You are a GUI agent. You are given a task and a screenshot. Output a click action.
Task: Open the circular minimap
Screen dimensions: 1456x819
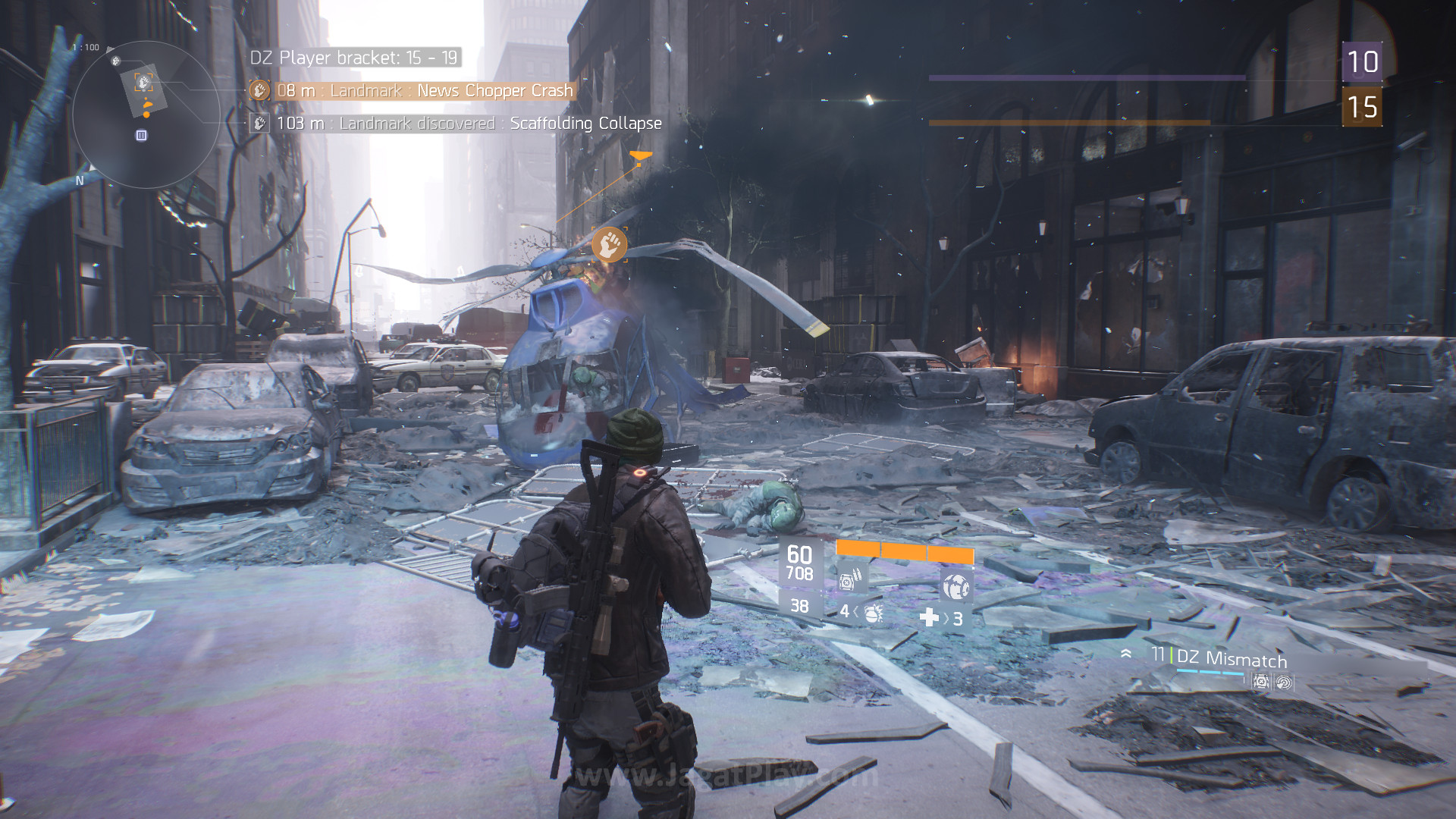[146, 114]
